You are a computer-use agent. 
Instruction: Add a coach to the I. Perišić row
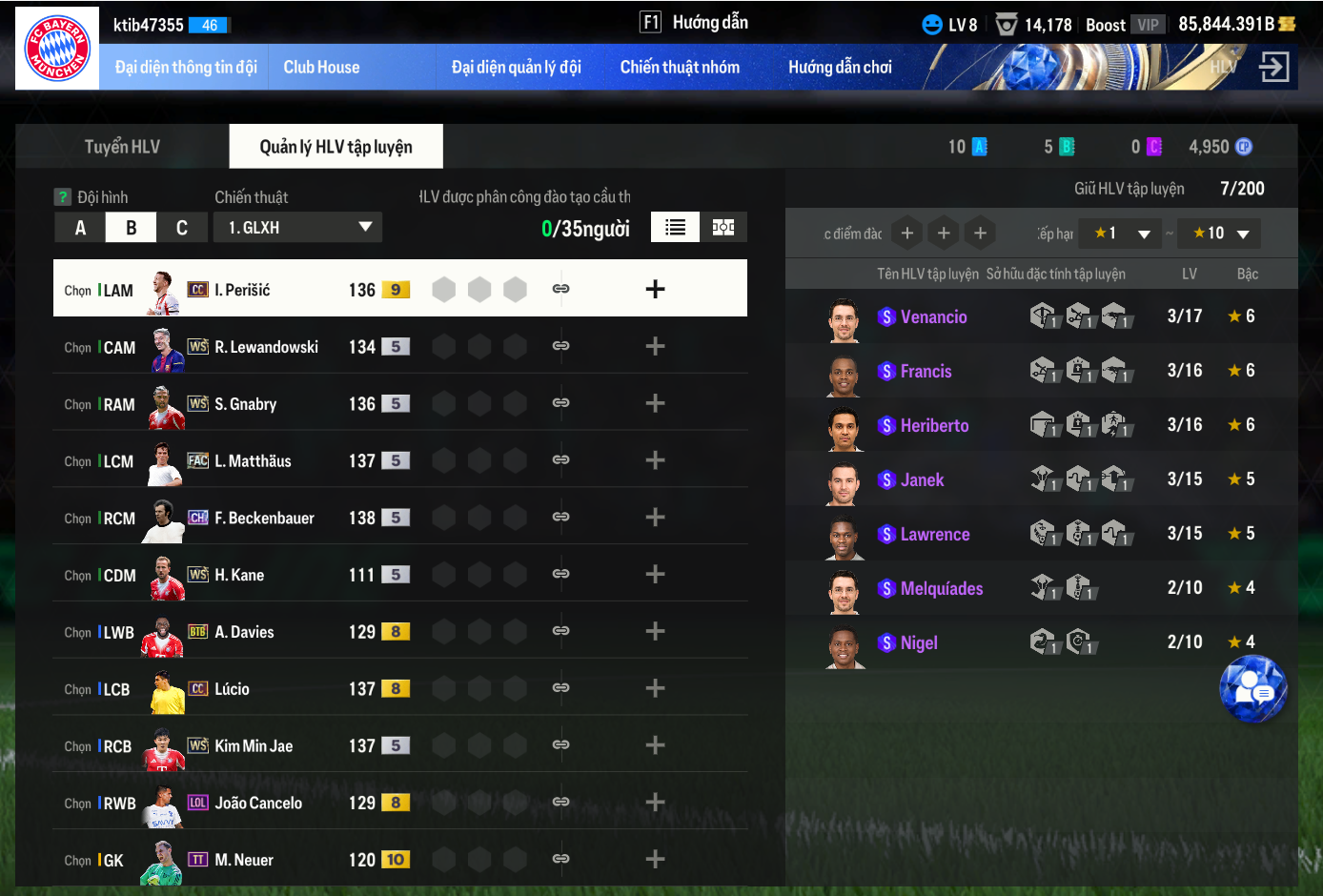tap(655, 290)
